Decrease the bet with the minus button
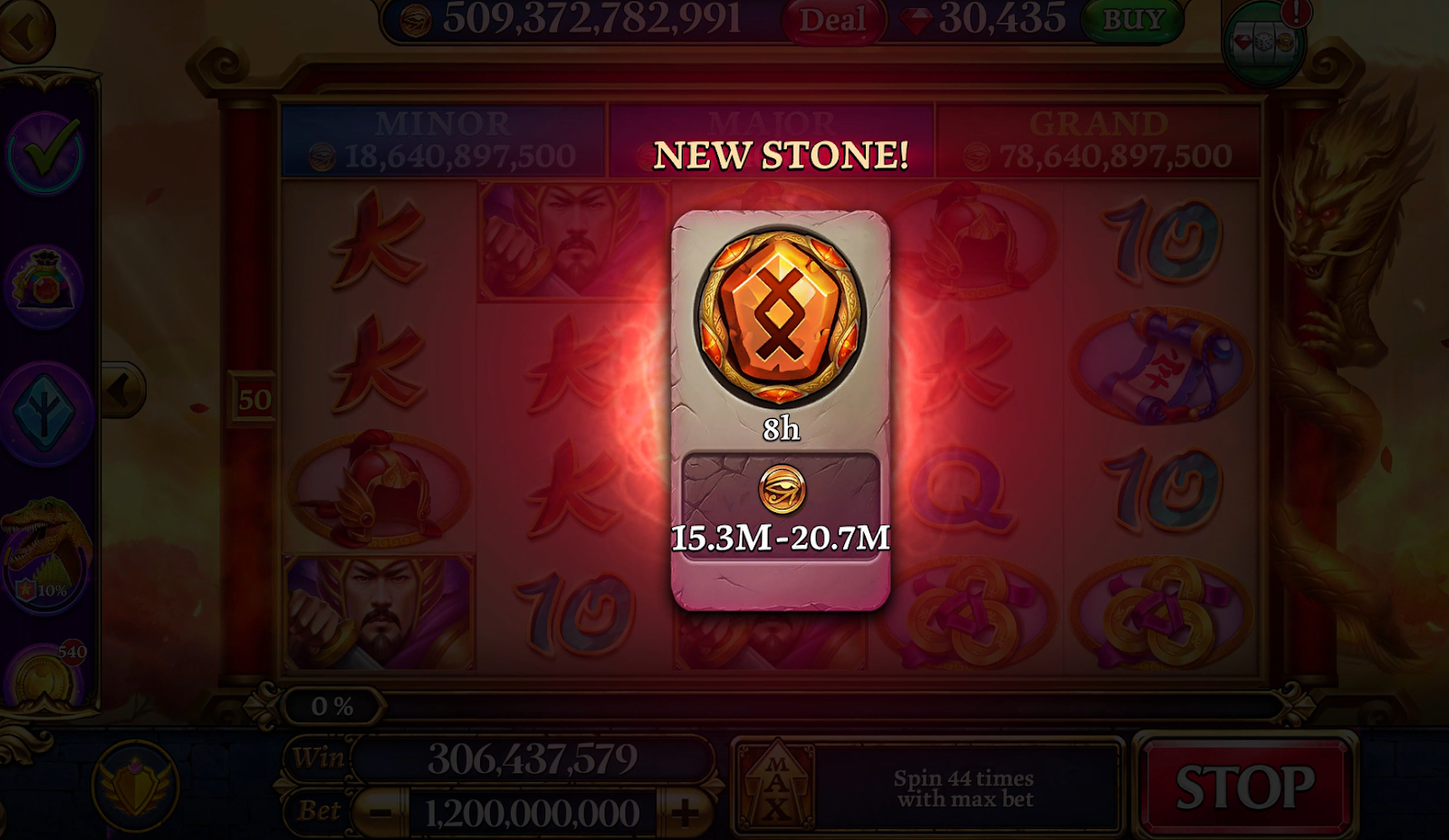This screenshot has width=1449, height=840. tap(380, 812)
